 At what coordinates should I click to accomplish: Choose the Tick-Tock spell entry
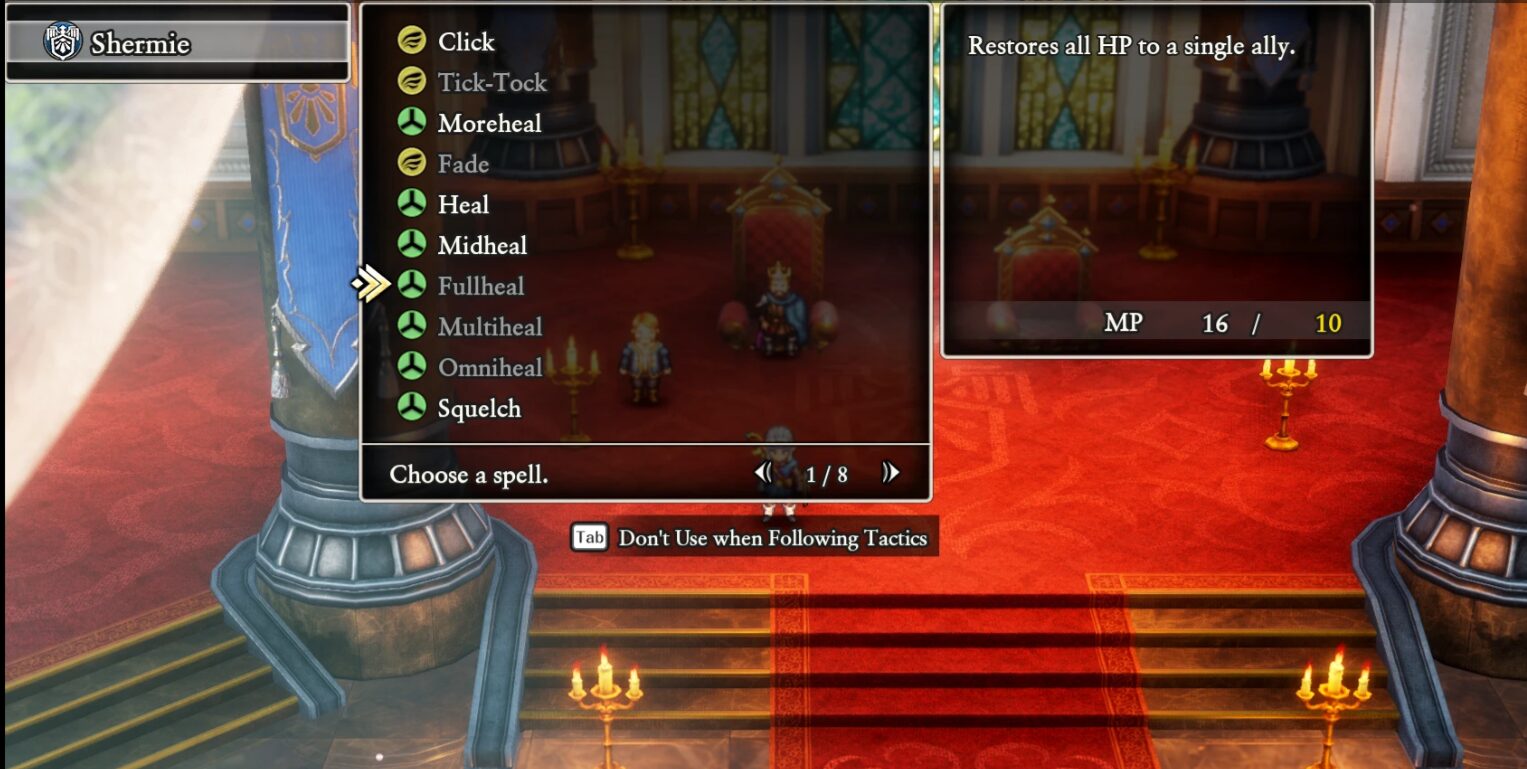point(492,83)
